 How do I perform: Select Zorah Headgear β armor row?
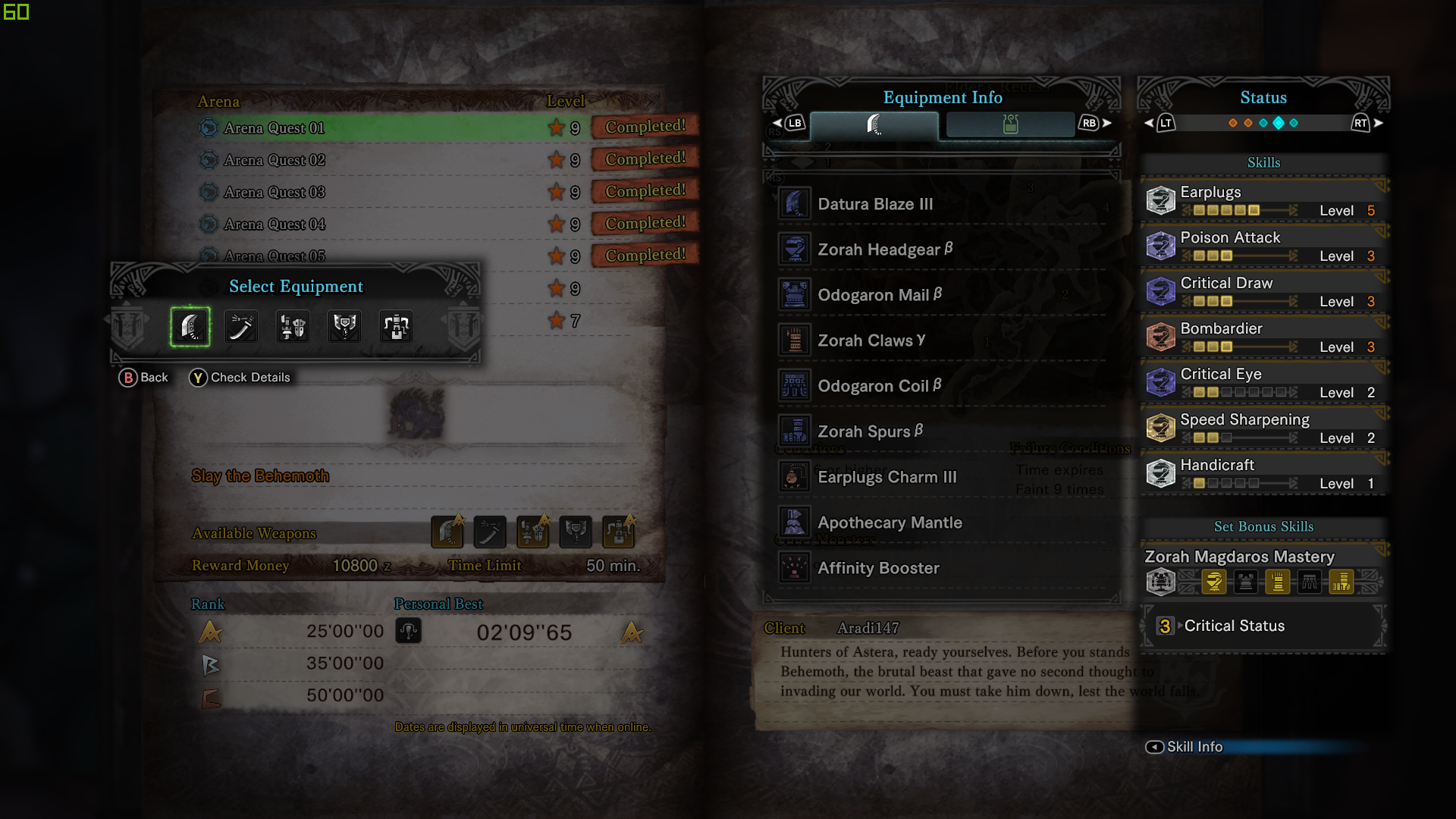pyautogui.click(x=884, y=249)
